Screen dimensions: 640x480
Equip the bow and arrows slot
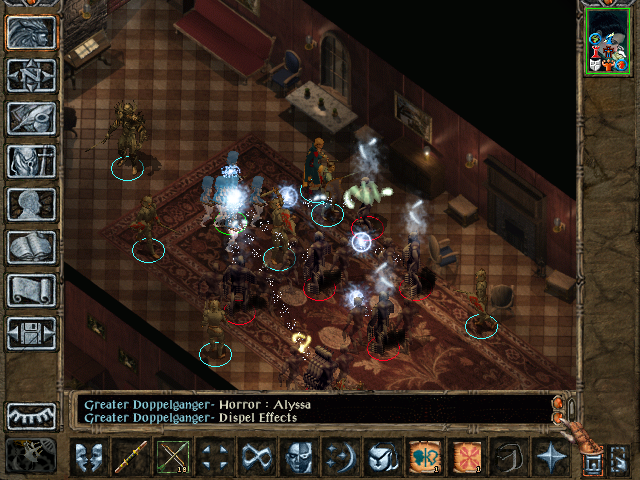click(173, 458)
